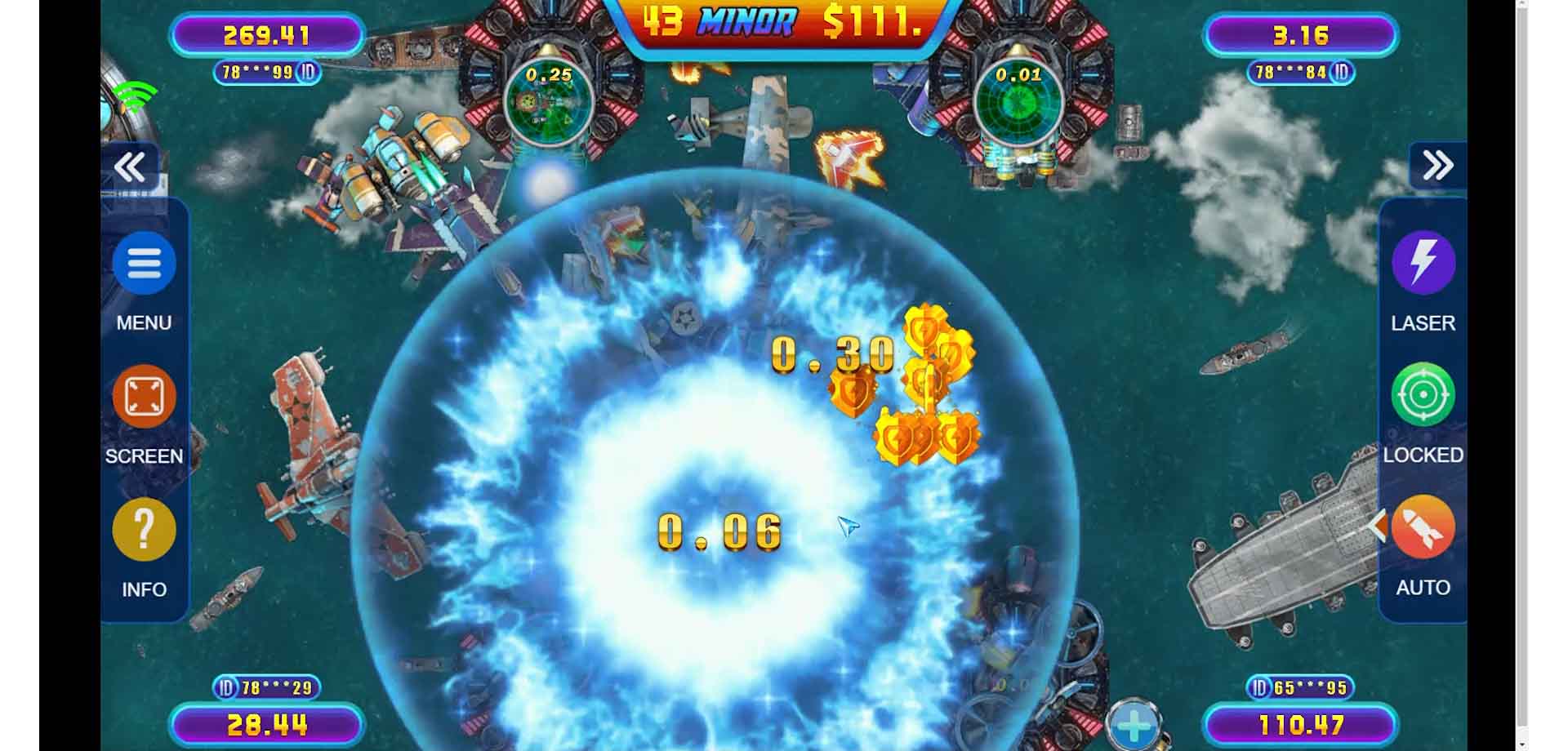Open the MENU panel
The image size is (1568, 751).
144,263
